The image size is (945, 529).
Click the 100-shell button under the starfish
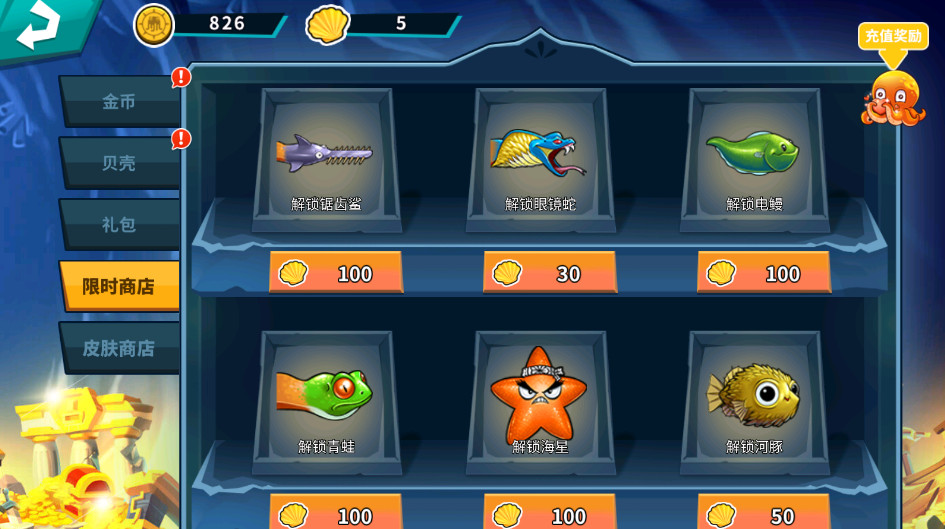pyautogui.click(x=549, y=515)
